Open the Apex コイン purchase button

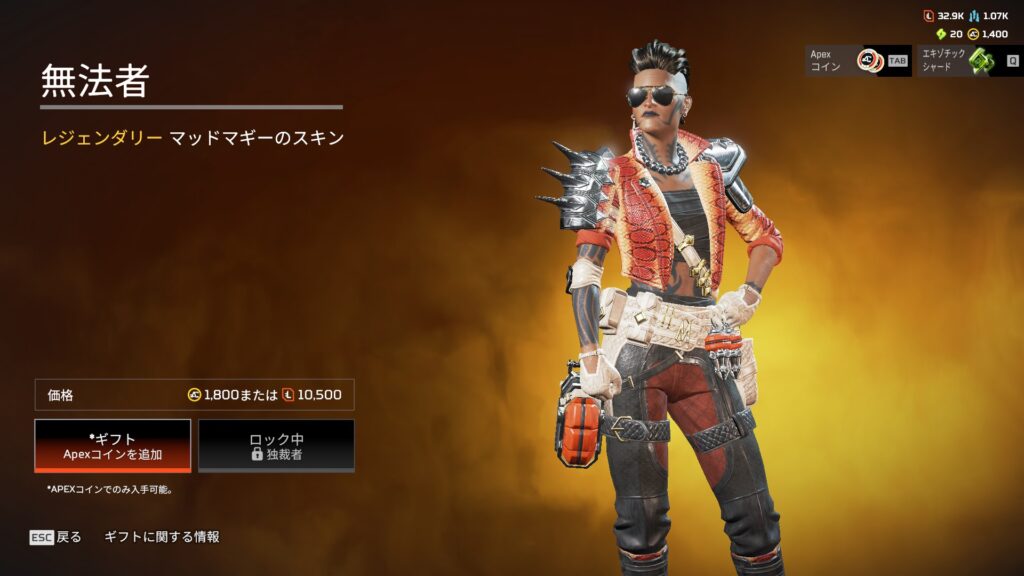[858, 60]
